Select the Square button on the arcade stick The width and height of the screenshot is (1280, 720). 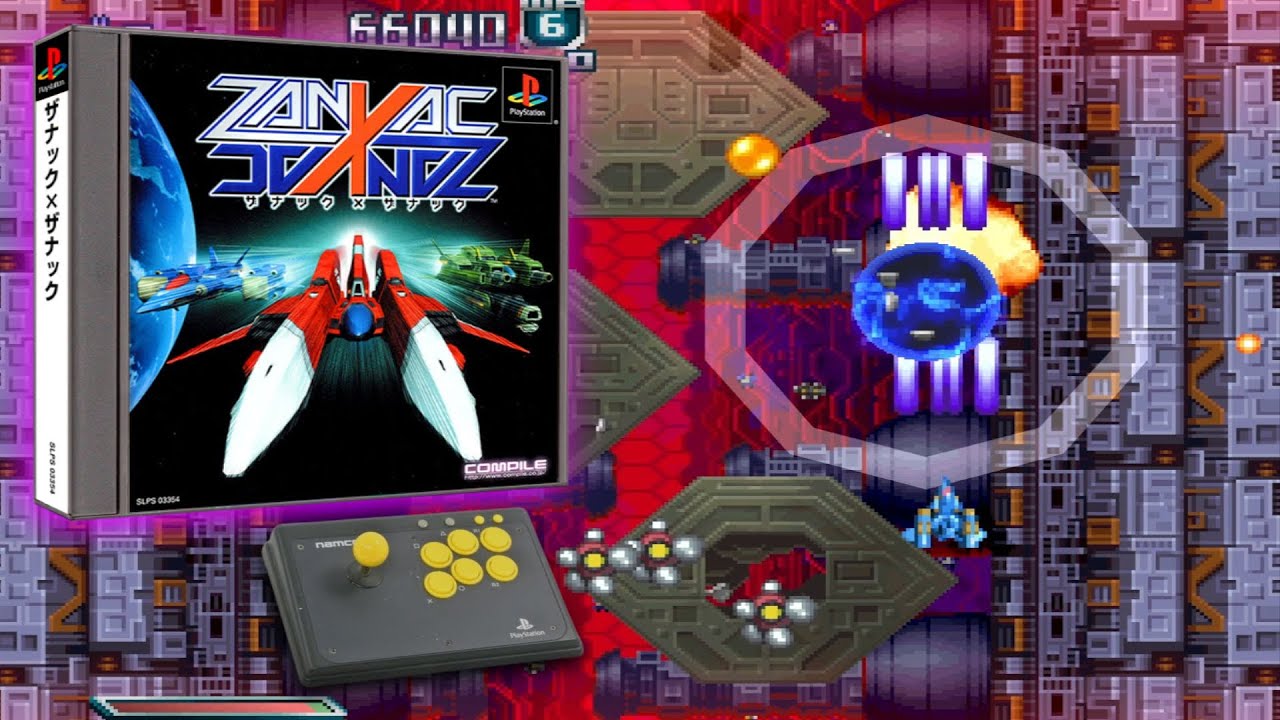tap(436, 555)
